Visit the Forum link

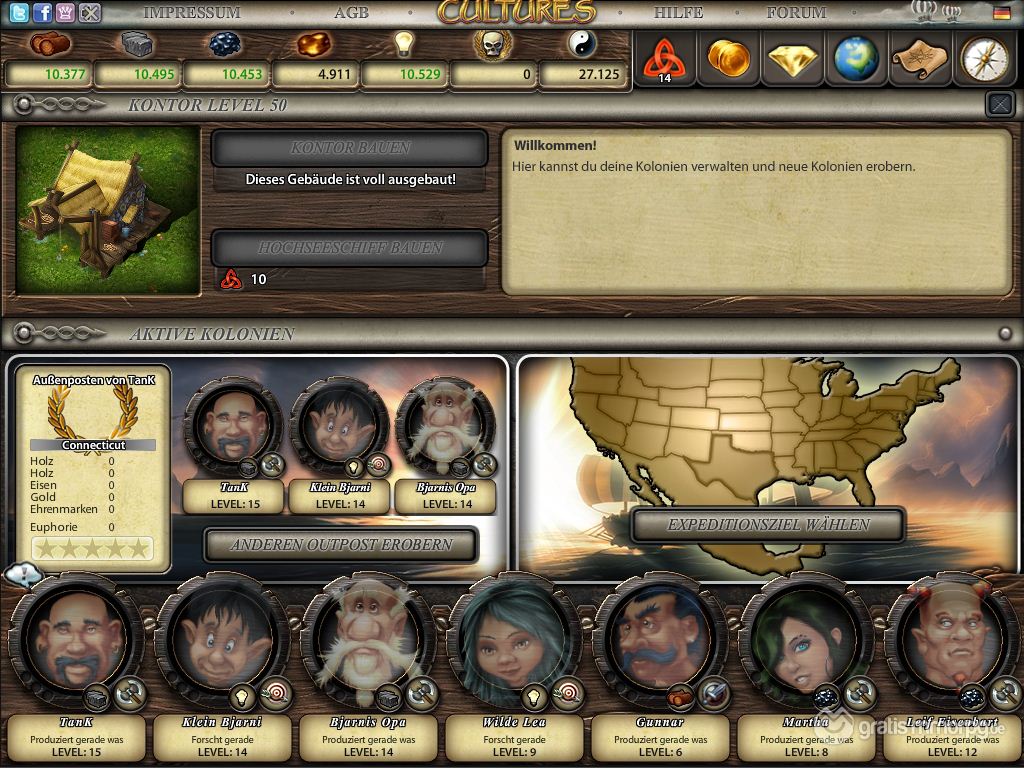point(796,13)
